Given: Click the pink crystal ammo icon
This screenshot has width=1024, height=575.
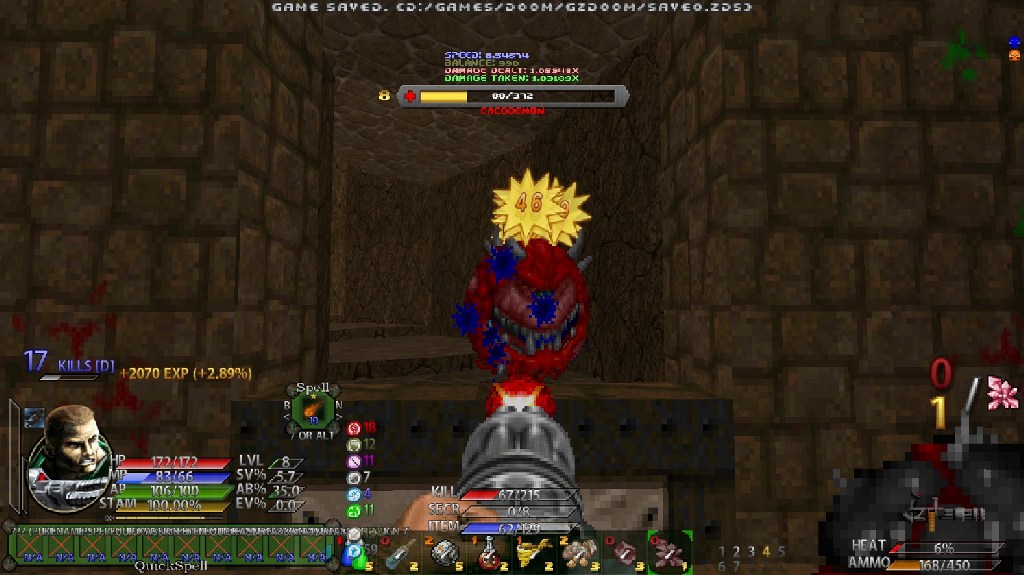Looking at the screenshot, I should tap(1002, 393).
